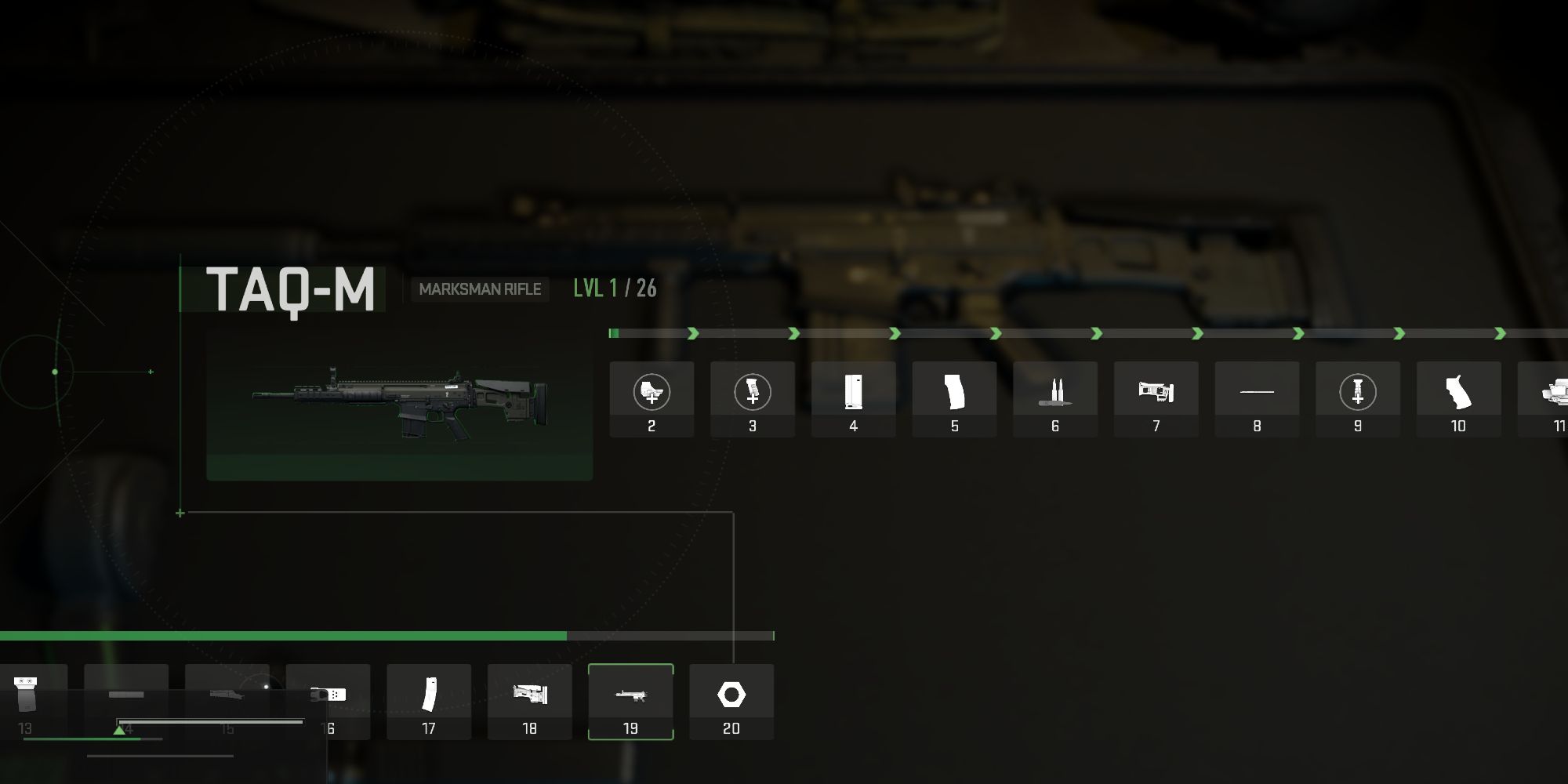Click the MARKSMAN RIFLE category label
Screen dimensions: 1568x784
click(480, 289)
